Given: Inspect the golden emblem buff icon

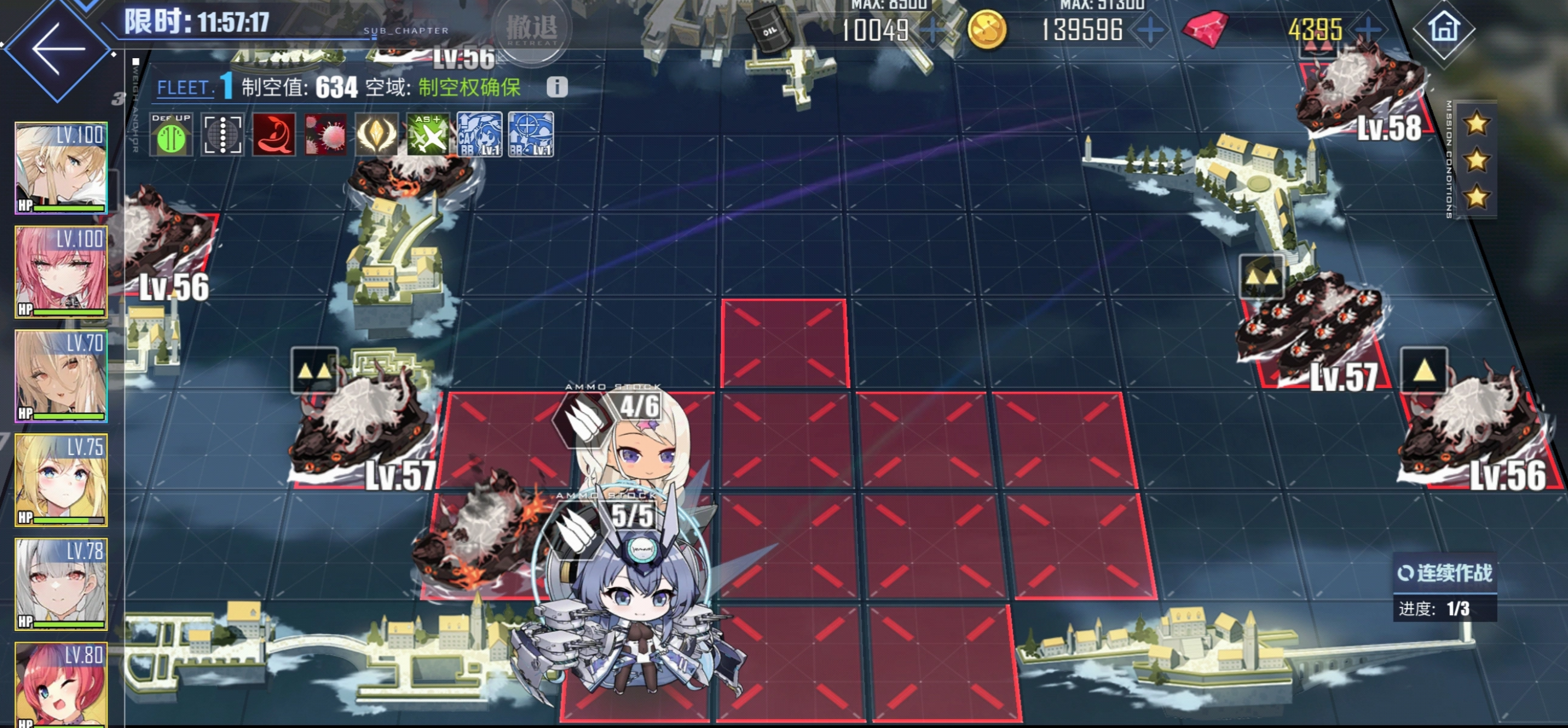Looking at the screenshot, I should click(377, 135).
